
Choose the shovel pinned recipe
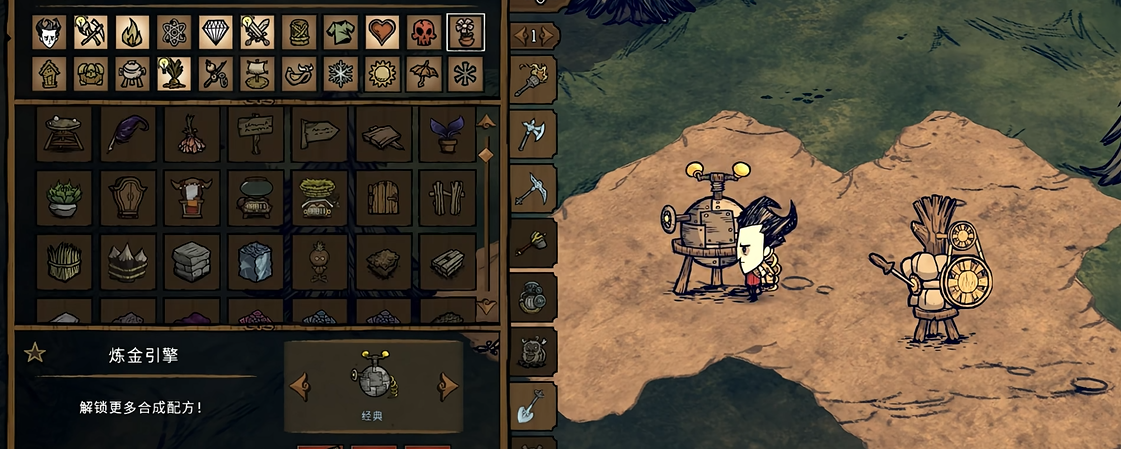click(x=530, y=405)
